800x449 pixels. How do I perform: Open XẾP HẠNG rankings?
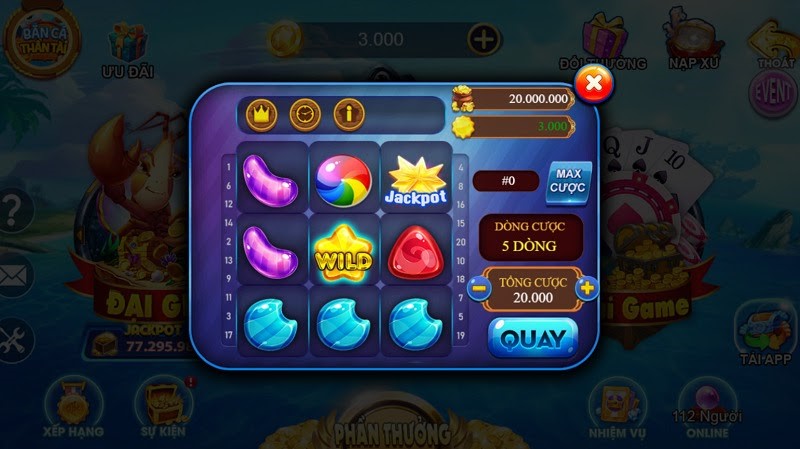[x=74, y=405]
